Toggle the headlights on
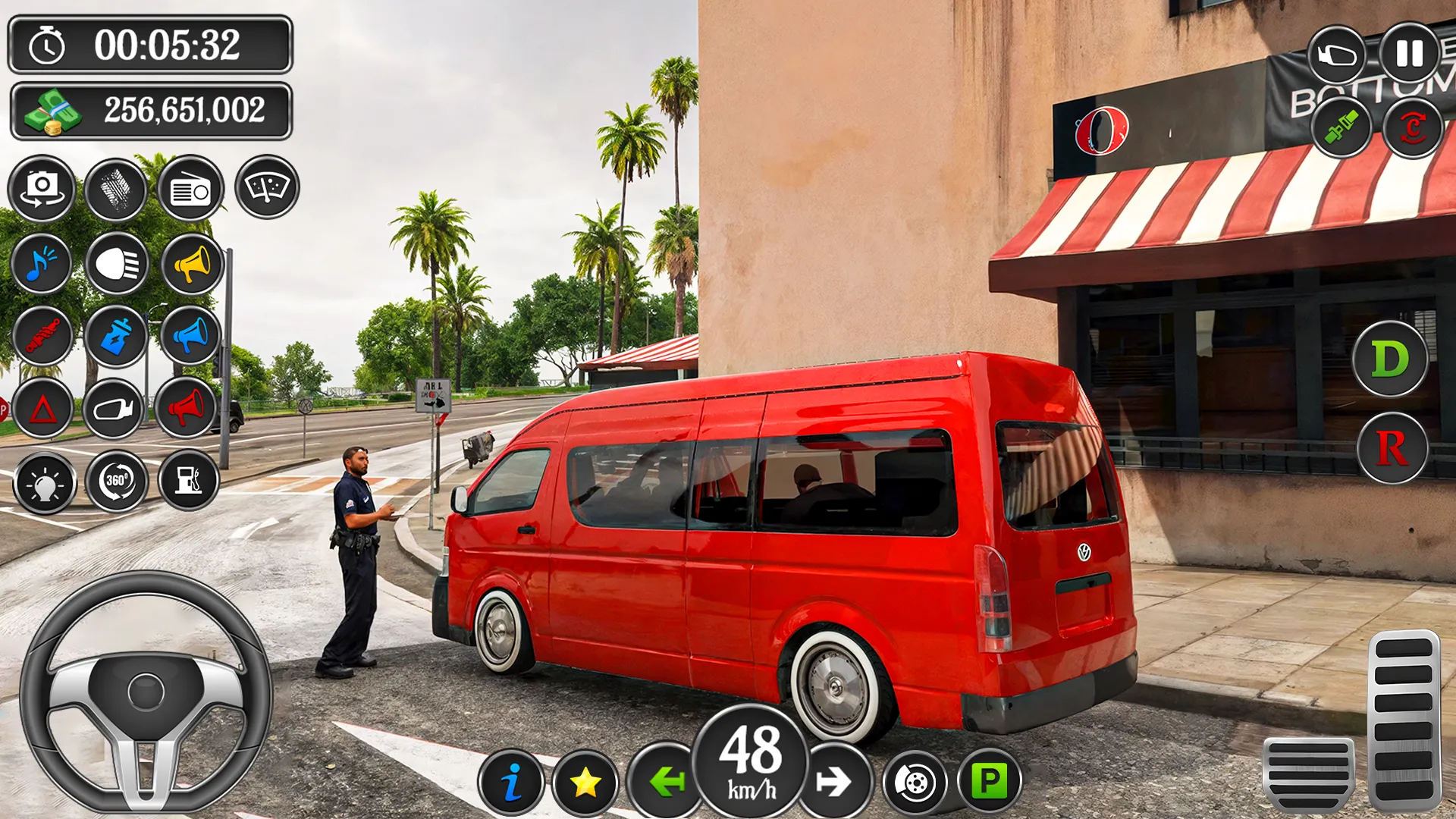This screenshot has height=819, width=1456. click(x=116, y=264)
